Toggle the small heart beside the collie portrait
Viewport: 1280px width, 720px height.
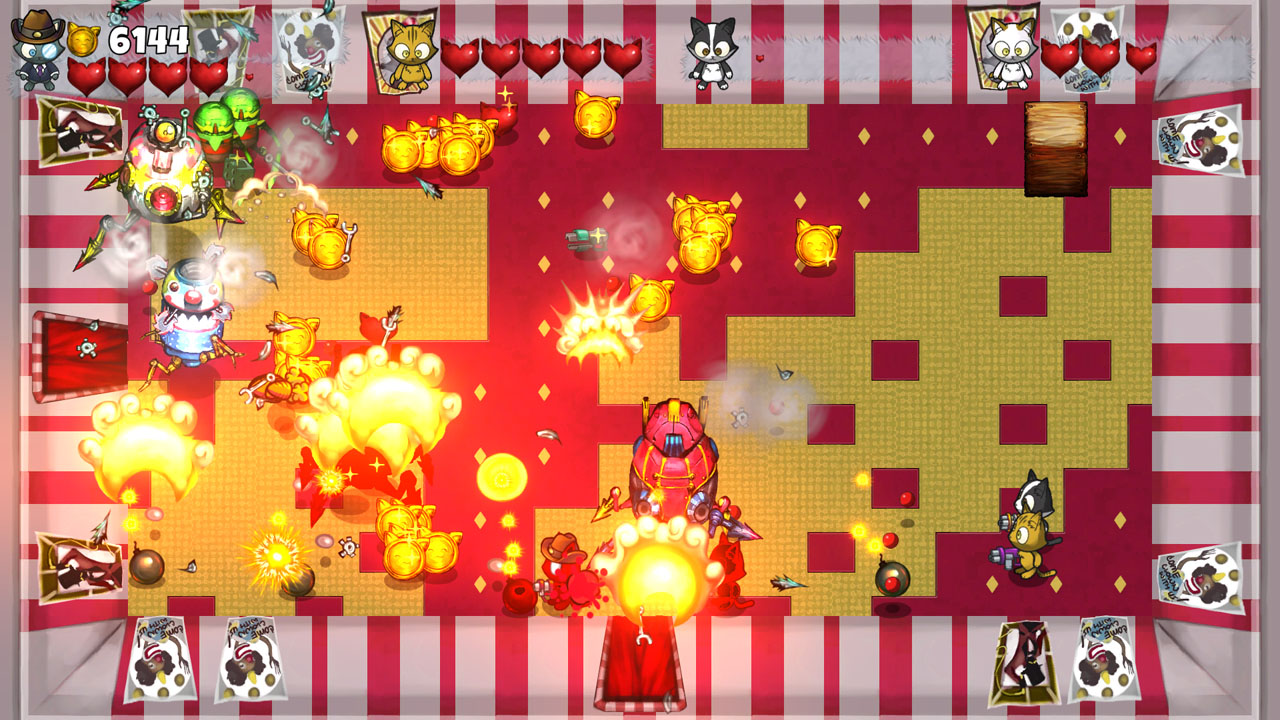[x=762, y=58]
